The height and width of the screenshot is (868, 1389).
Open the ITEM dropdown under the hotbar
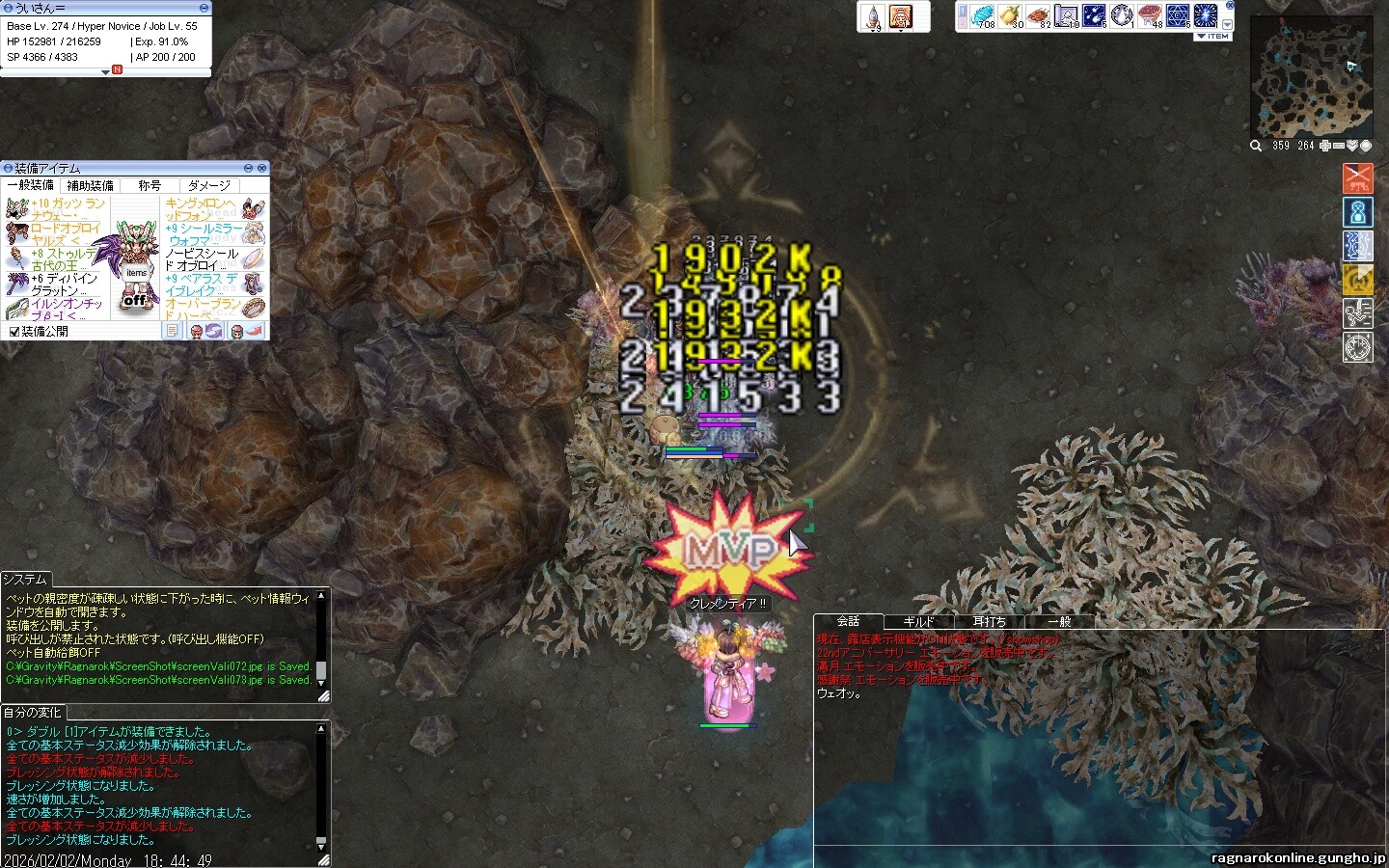pos(1213,37)
